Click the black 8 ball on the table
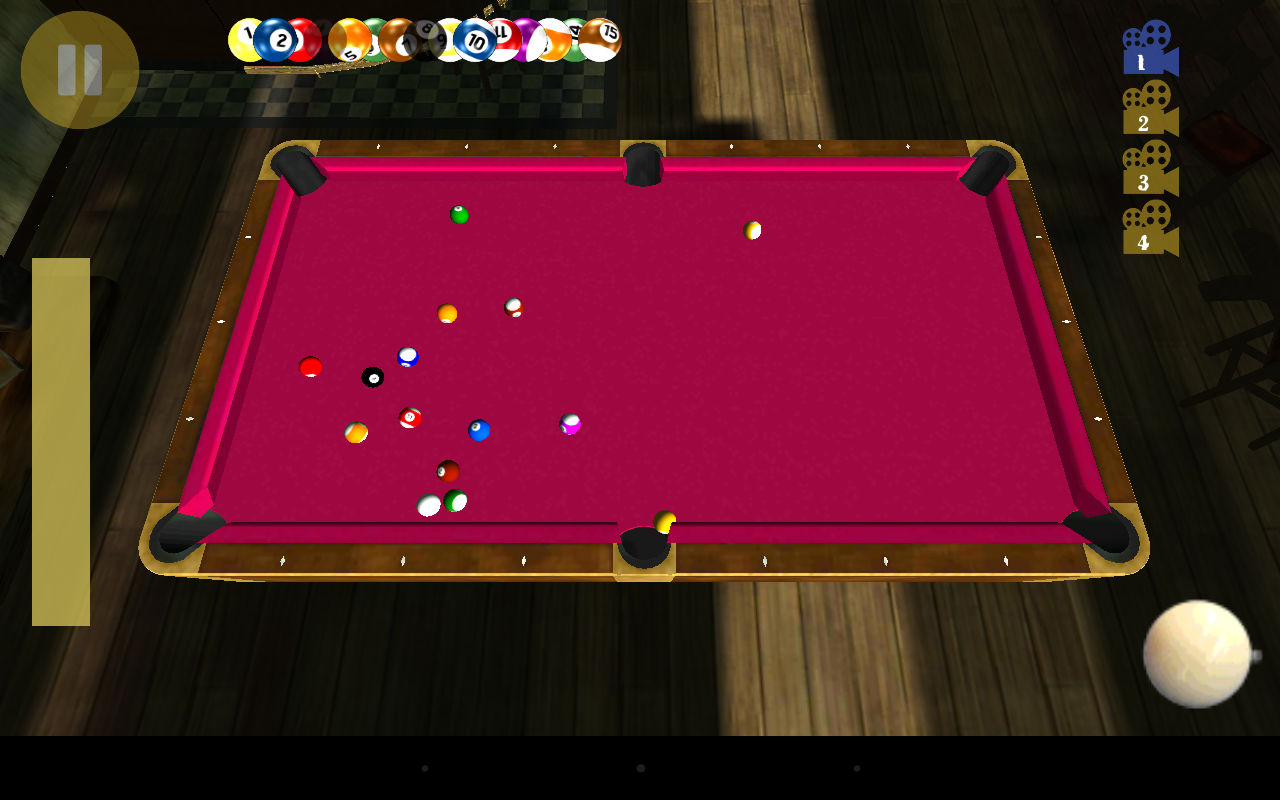This screenshot has height=800, width=1280. pos(371,375)
